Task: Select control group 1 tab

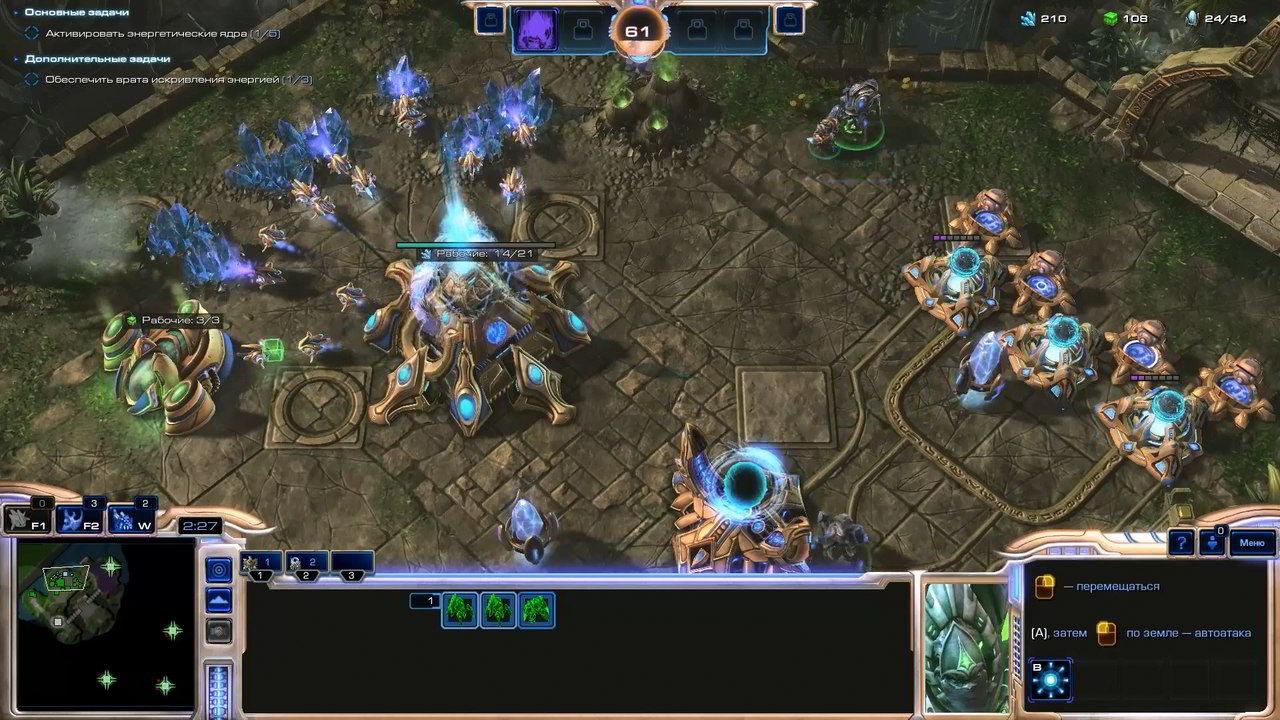Action: point(261,564)
